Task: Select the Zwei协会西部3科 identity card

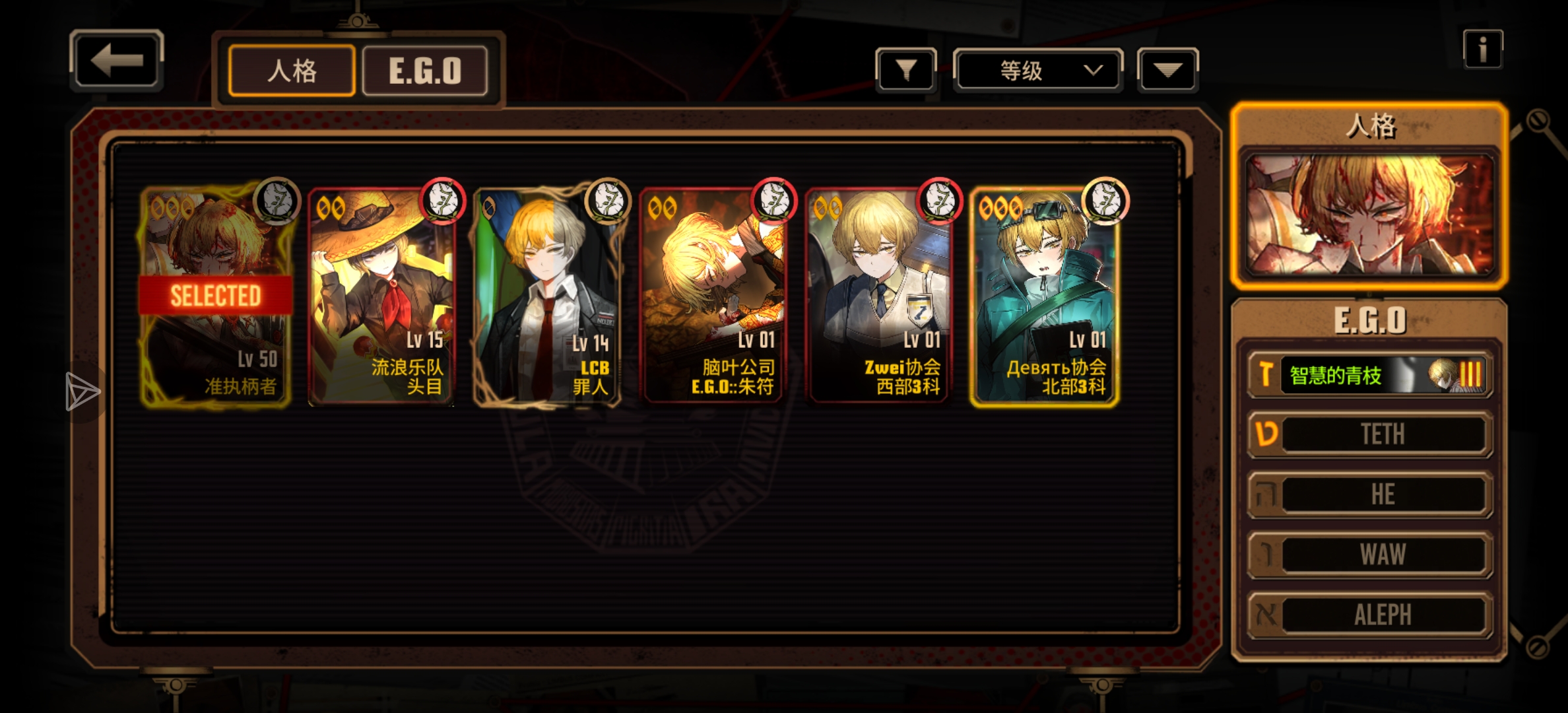Action: click(x=879, y=297)
